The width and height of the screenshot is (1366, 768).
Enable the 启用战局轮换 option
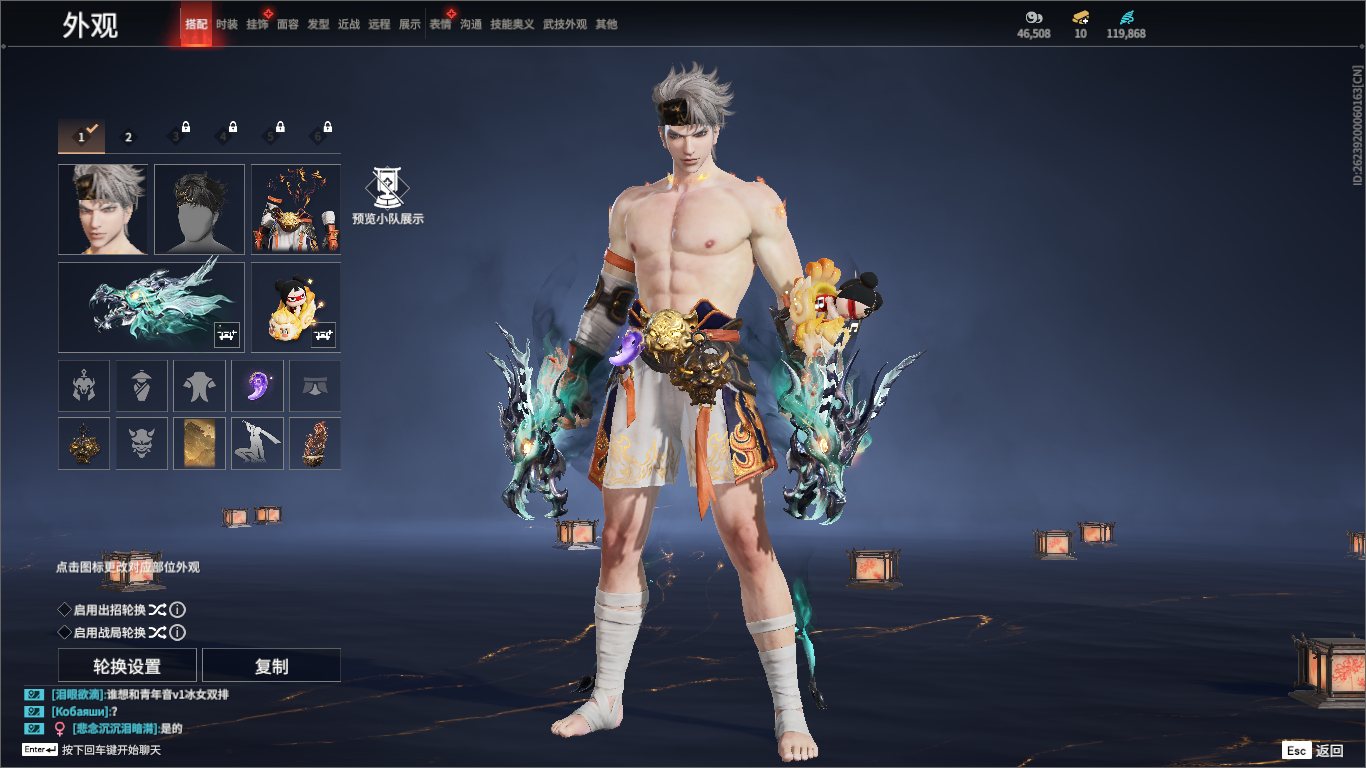click(65, 633)
